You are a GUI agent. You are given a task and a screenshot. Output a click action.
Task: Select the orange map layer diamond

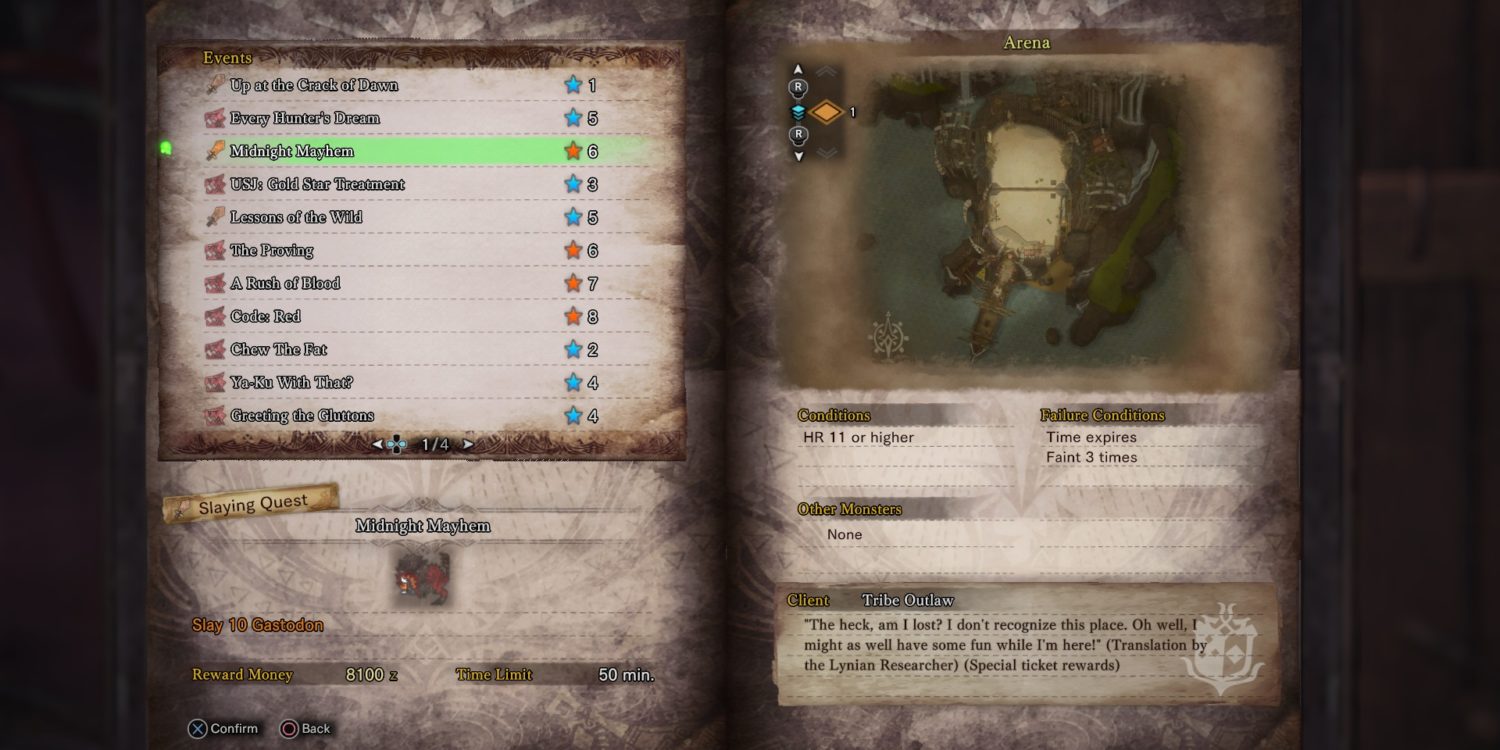(826, 113)
